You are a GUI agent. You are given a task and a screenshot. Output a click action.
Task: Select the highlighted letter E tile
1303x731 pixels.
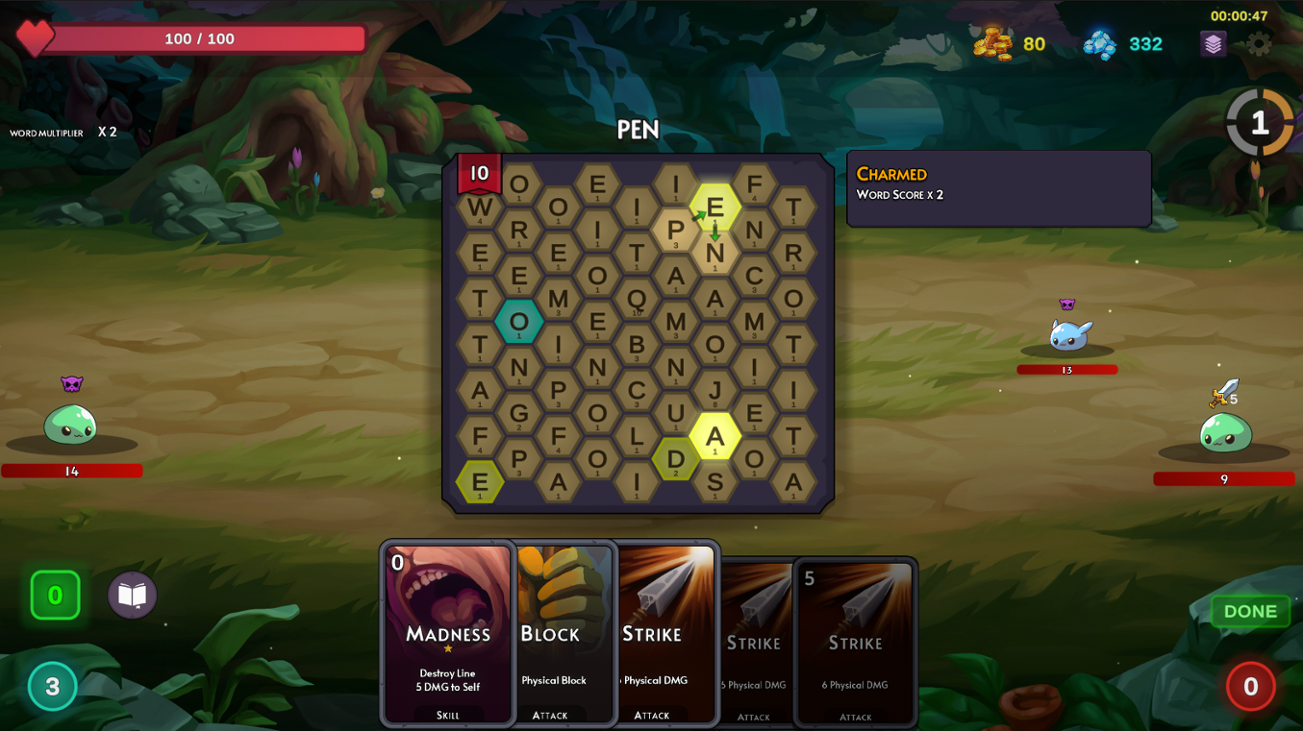click(x=716, y=209)
